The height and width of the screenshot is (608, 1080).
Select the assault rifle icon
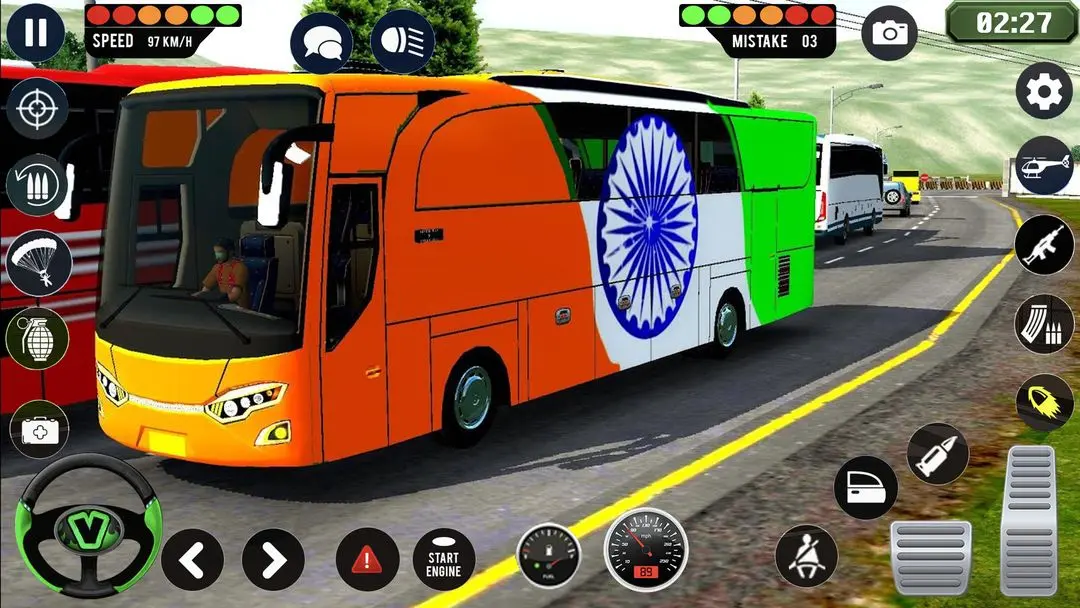pyautogui.click(x=1044, y=245)
